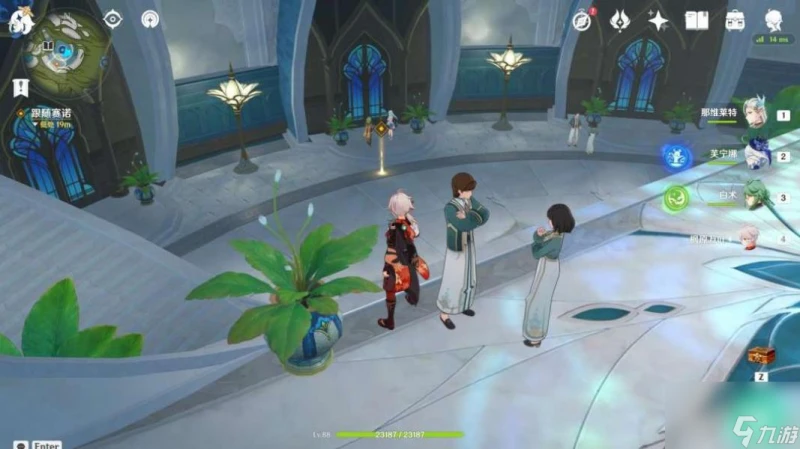Open the character profile head icon

(x=774, y=20)
